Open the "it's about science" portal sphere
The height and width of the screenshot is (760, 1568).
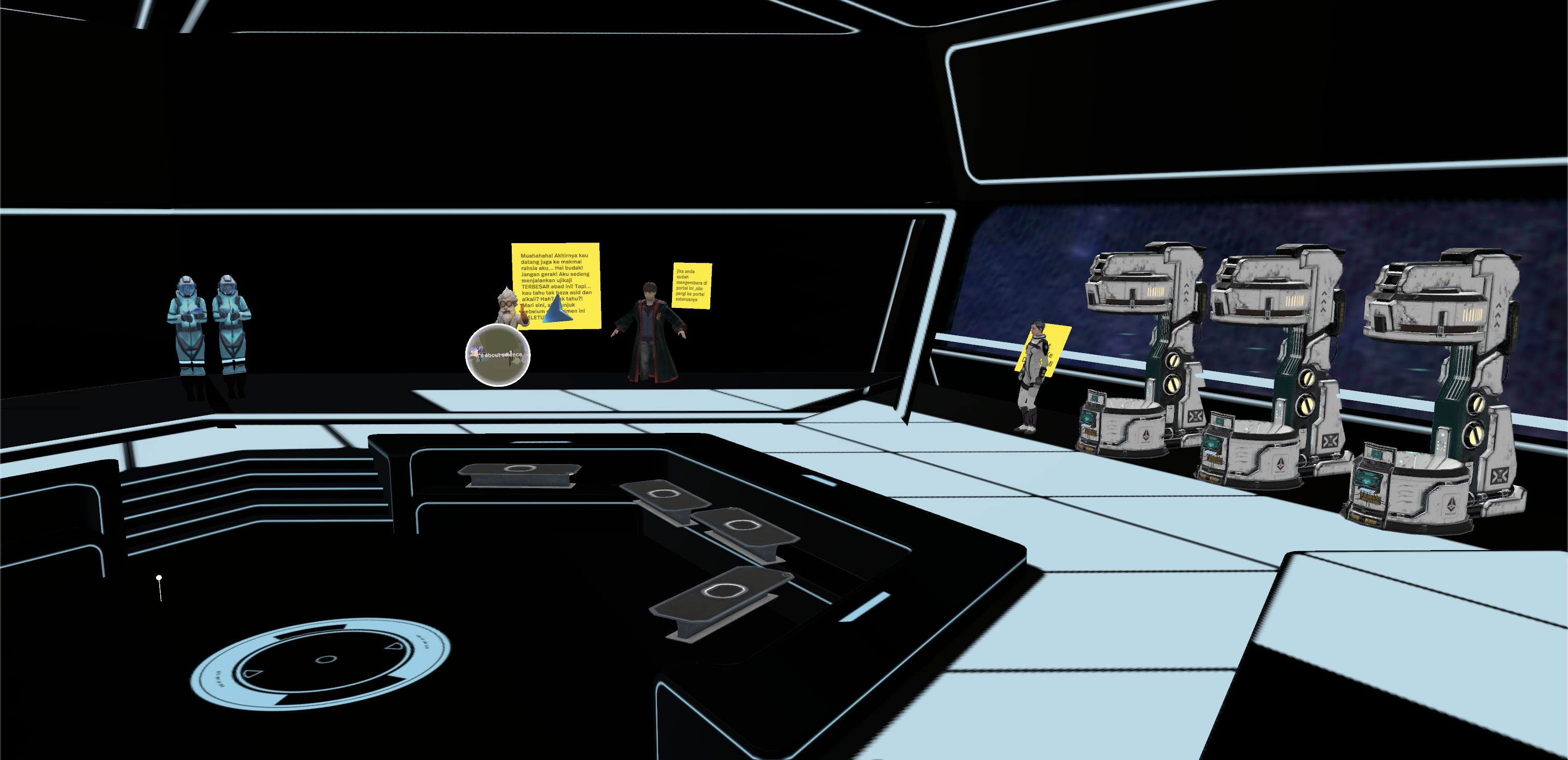497,355
